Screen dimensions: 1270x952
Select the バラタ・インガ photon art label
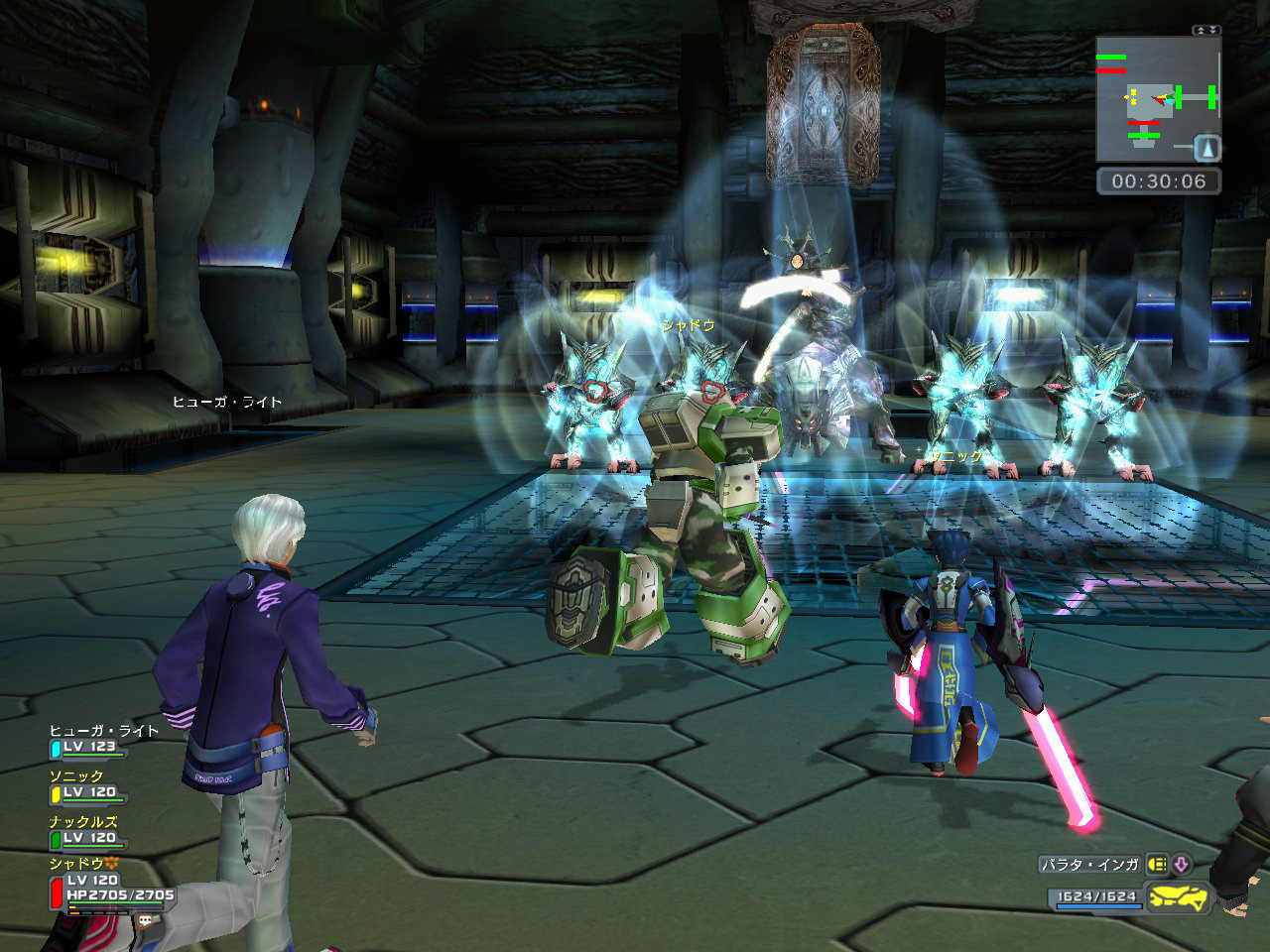(x=1089, y=865)
